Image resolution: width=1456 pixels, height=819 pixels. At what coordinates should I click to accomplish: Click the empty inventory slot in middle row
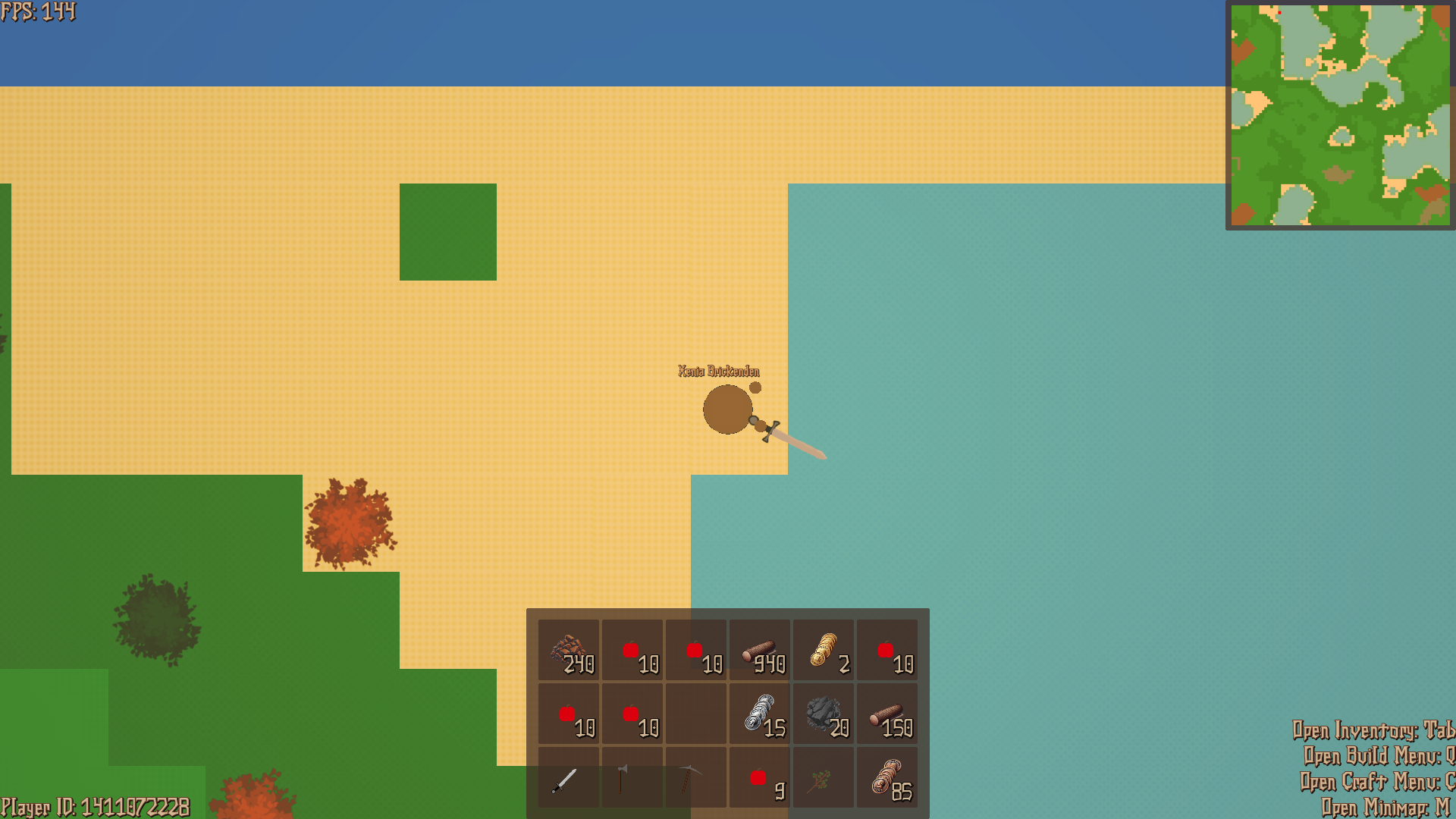point(696,713)
